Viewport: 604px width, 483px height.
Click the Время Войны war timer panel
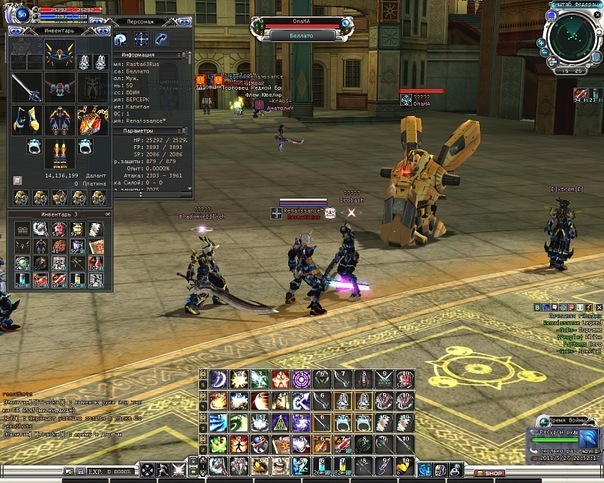pos(565,440)
